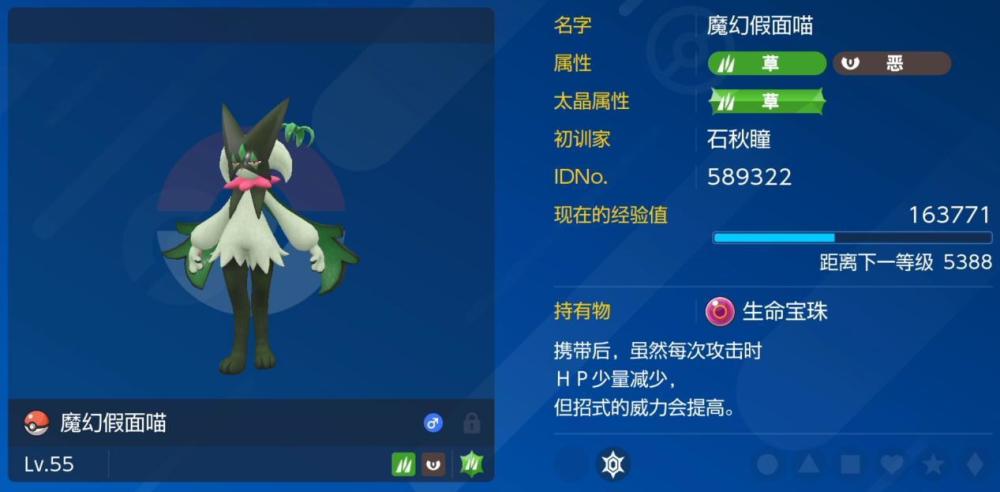The image size is (1000, 492).
Task: Toggle the diamond marking
Action: pyautogui.click(x=973, y=465)
